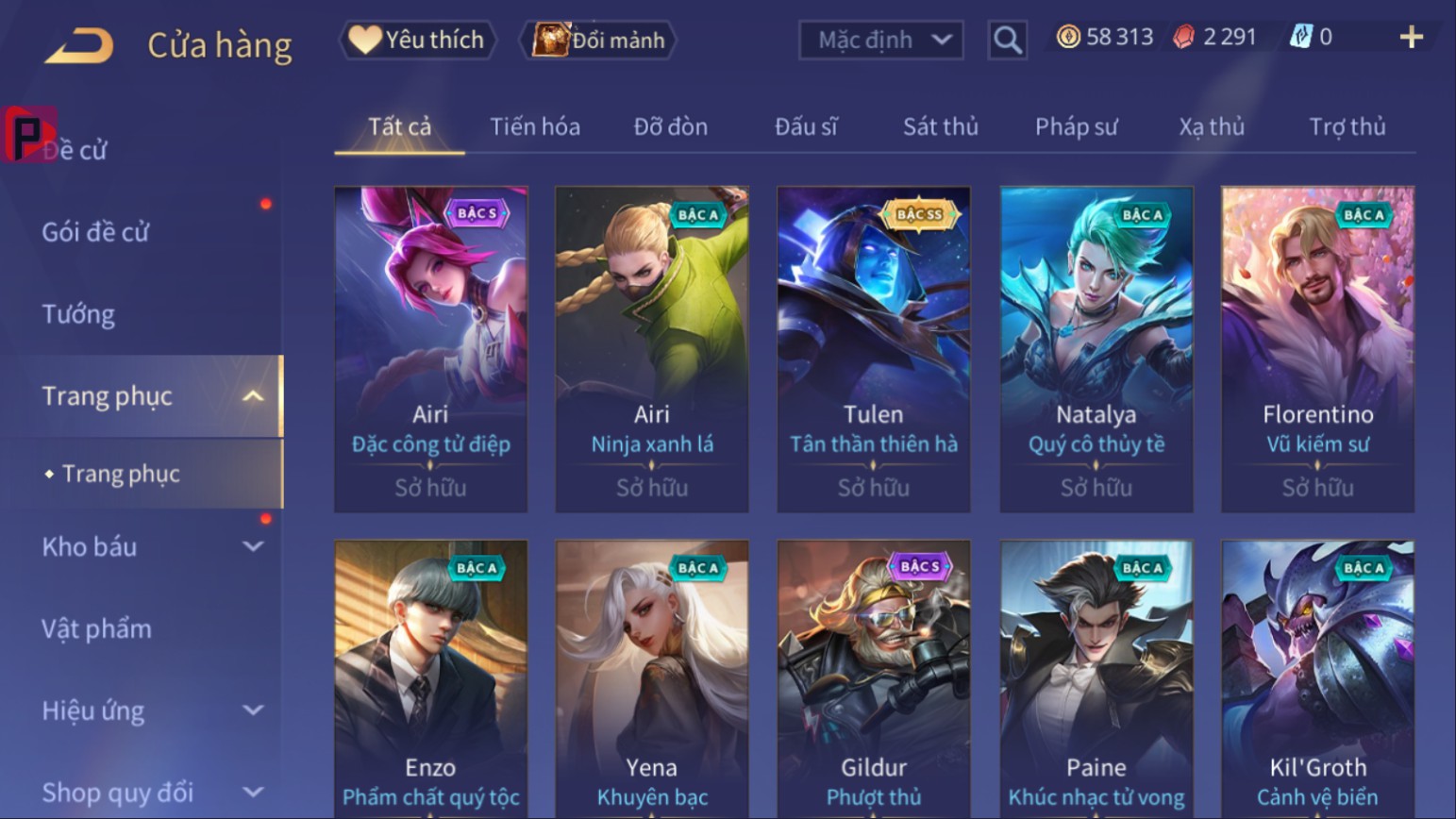Choose the Florentino Vũ kiếm sư skin
Image resolution: width=1456 pixels, height=819 pixels.
click(x=1317, y=349)
